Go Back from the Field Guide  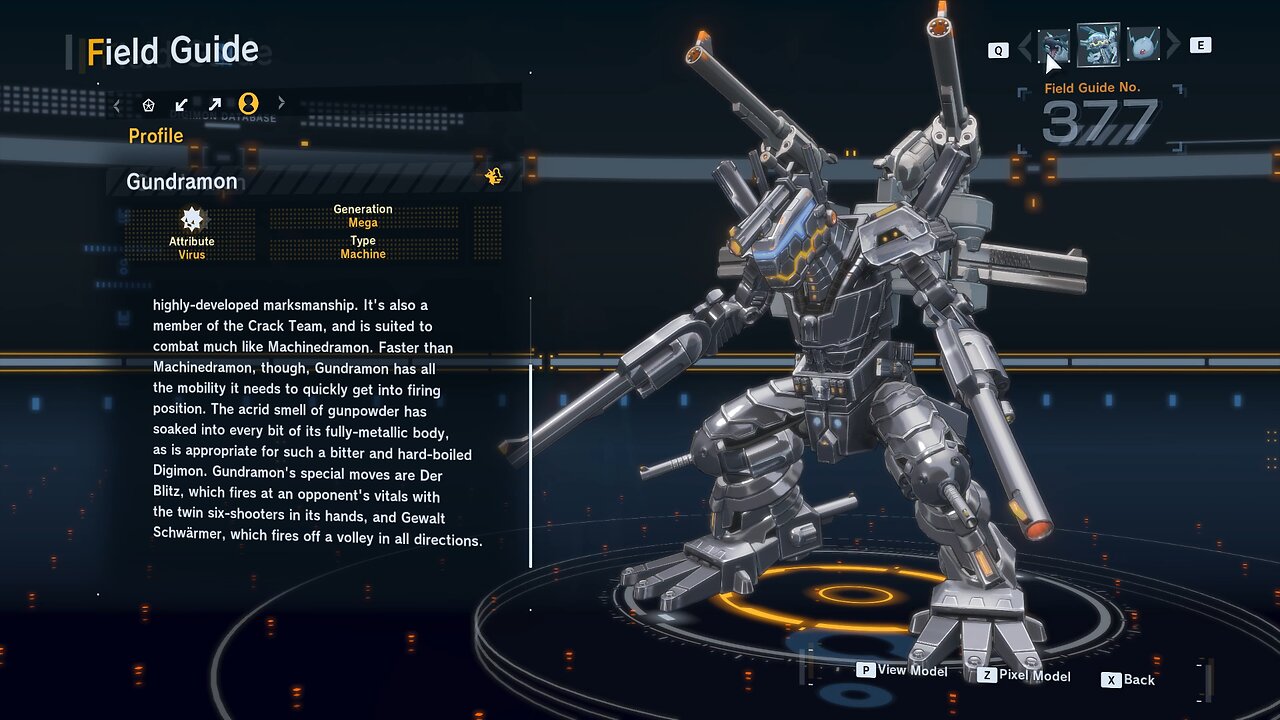(1128, 680)
